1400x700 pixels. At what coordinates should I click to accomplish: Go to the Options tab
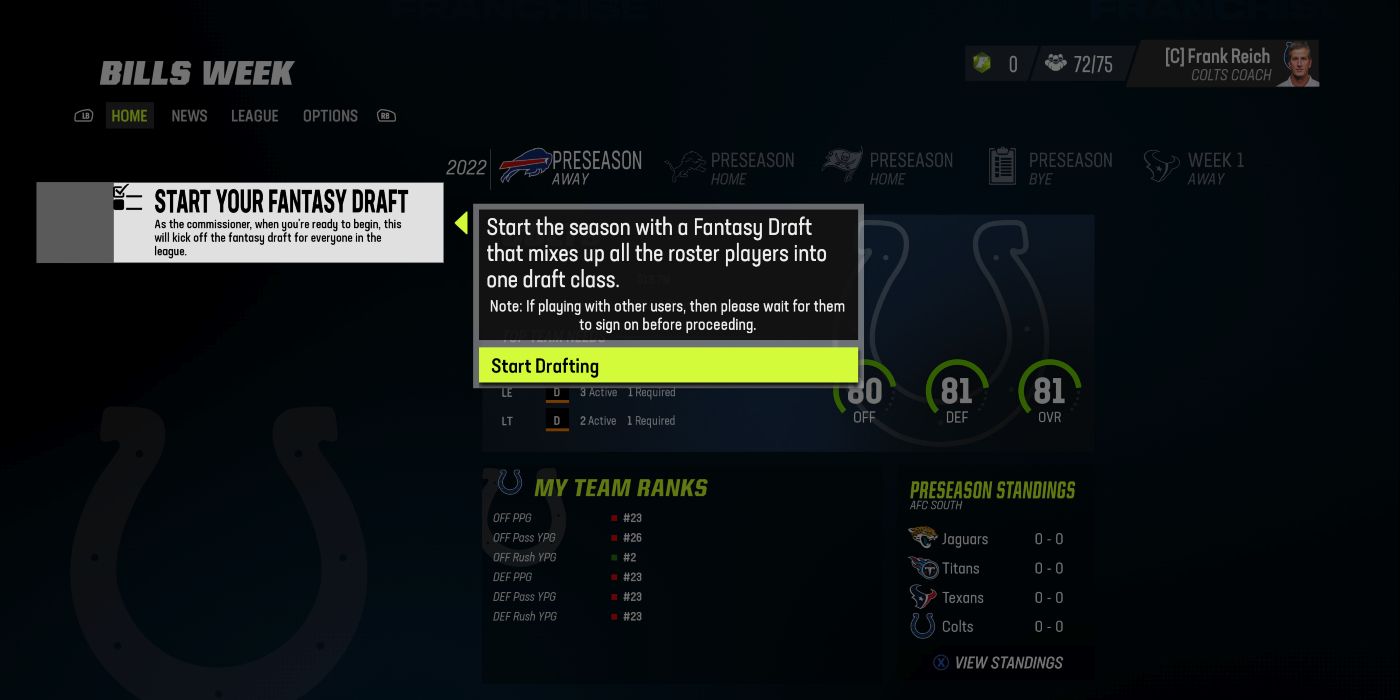(x=330, y=116)
